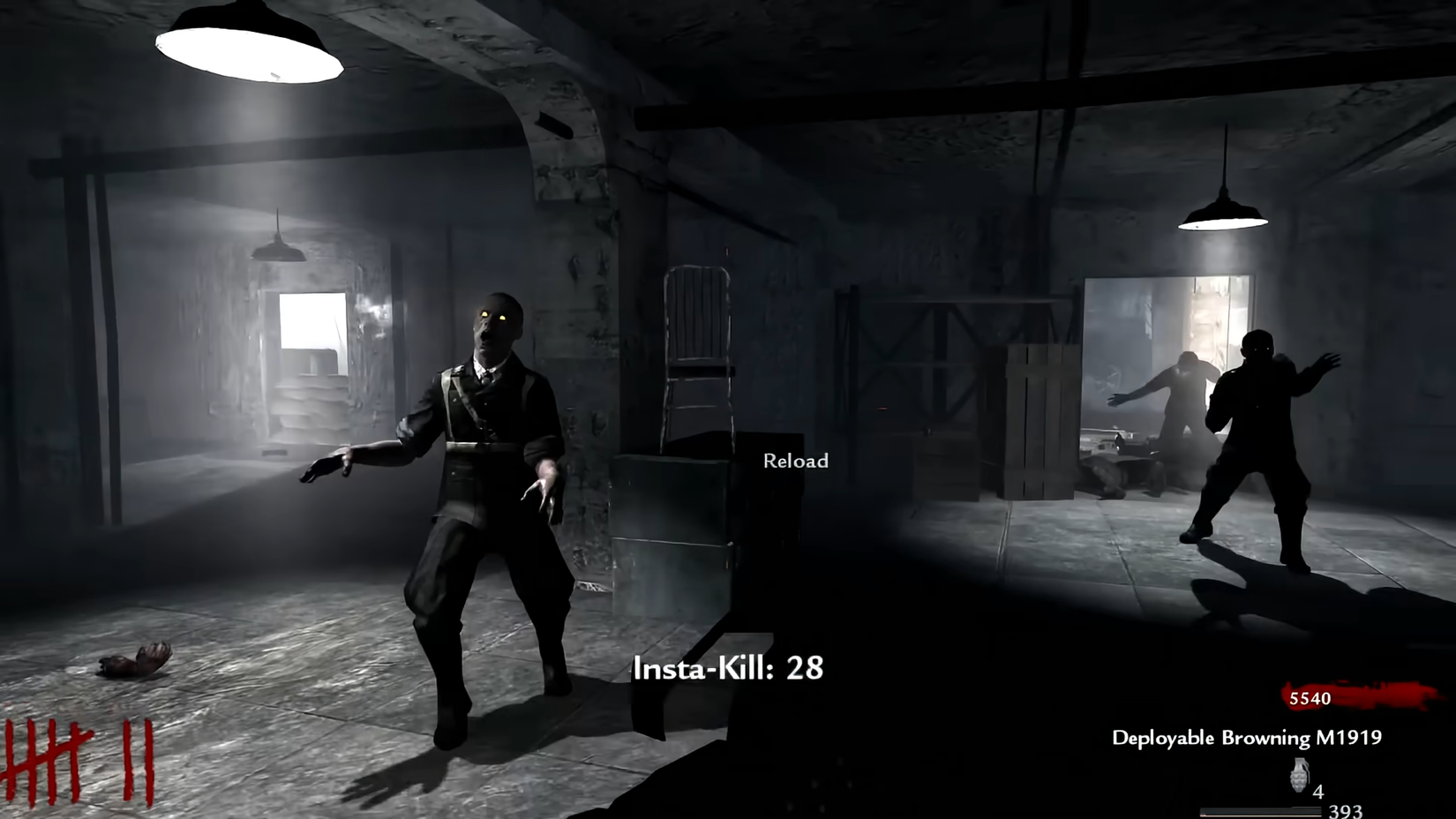
Task: Click the Deployable Browning M1919 weapon name
Action: pos(1249,738)
